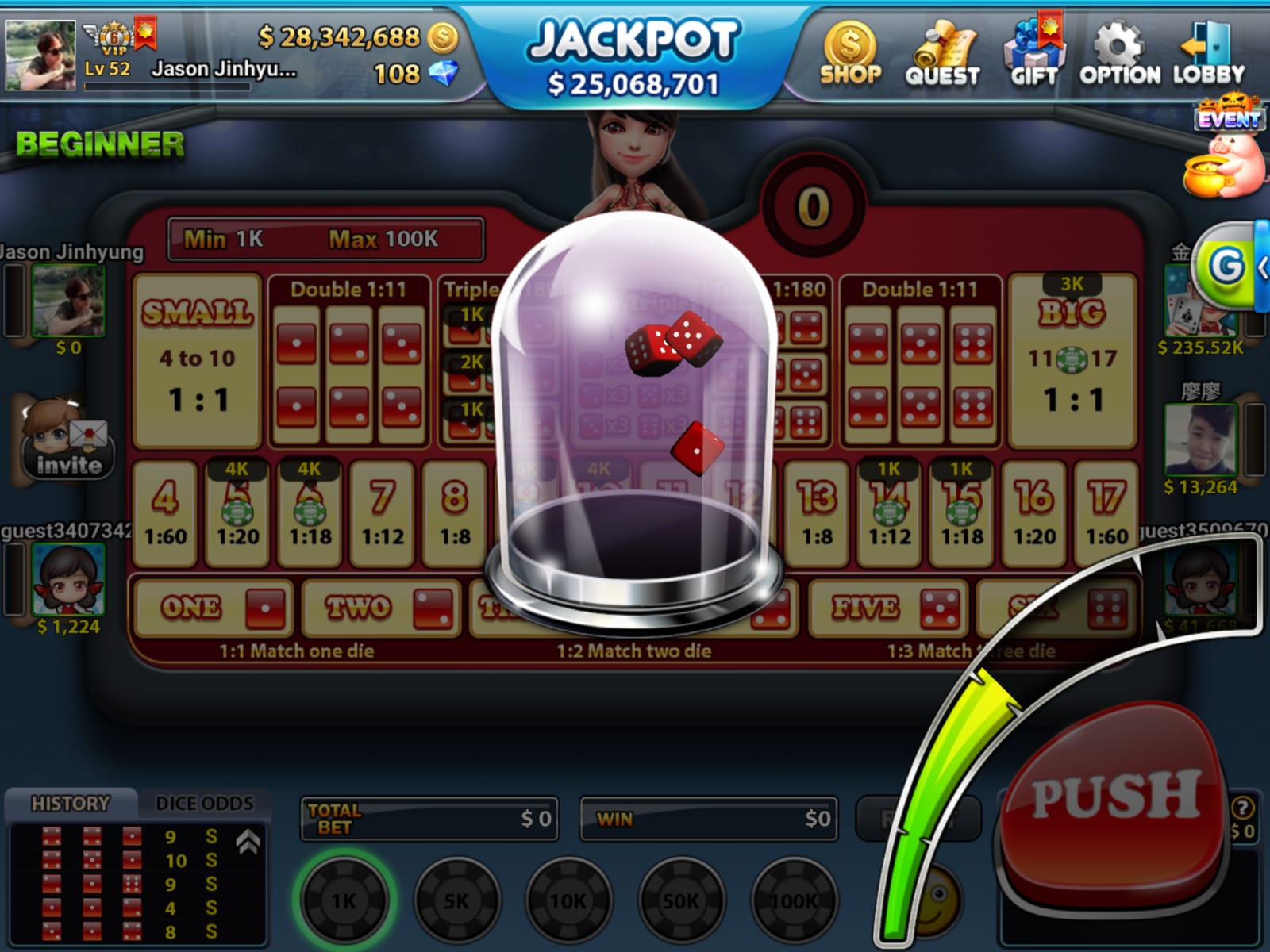Open the Event piggy bank icon
Screen dimensions: 1270x952
[1226, 157]
